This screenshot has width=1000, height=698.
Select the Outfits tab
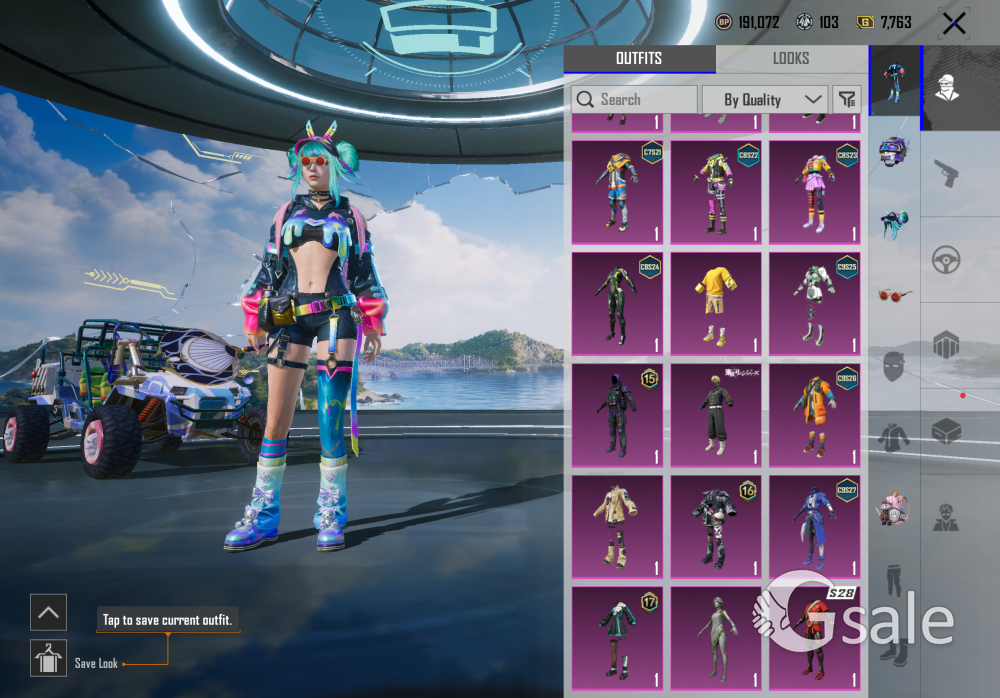tap(639, 58)
